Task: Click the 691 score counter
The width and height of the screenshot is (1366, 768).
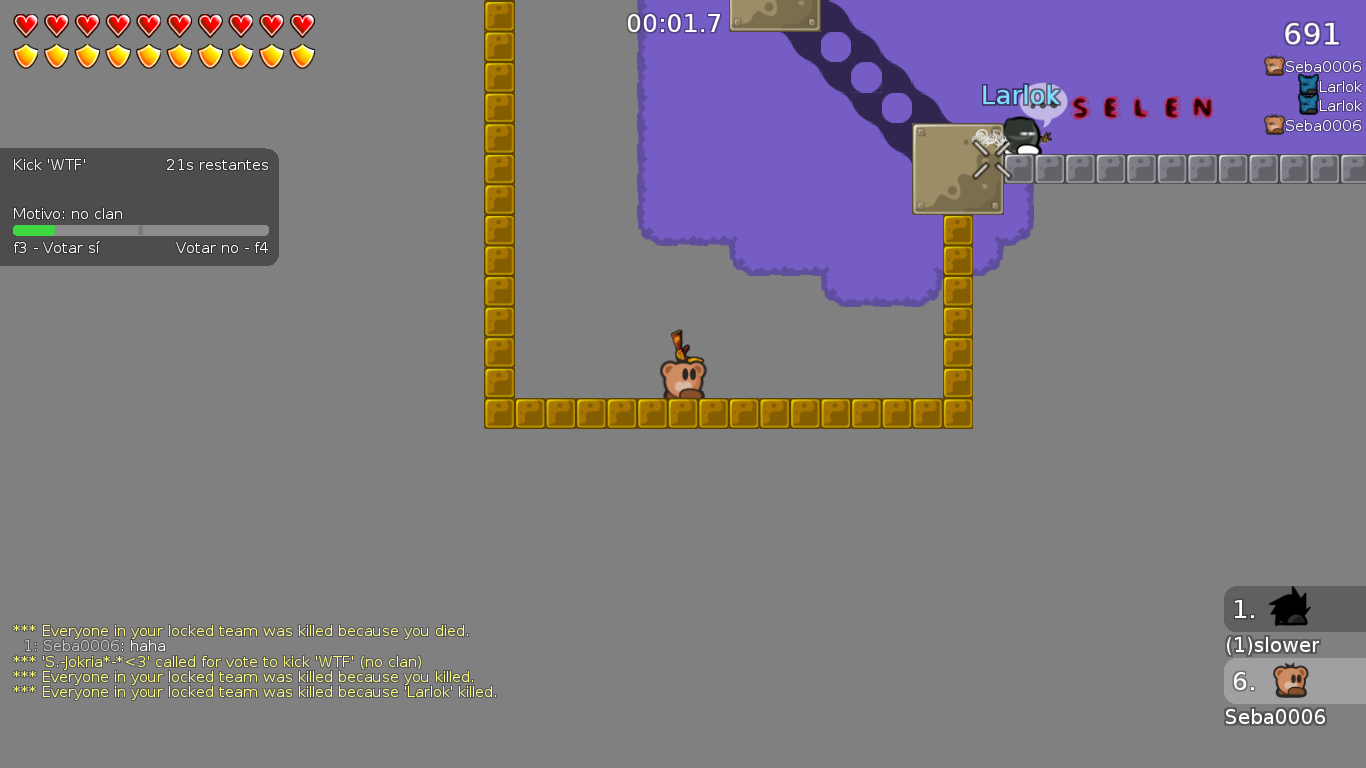Action: click(1309, 34)
